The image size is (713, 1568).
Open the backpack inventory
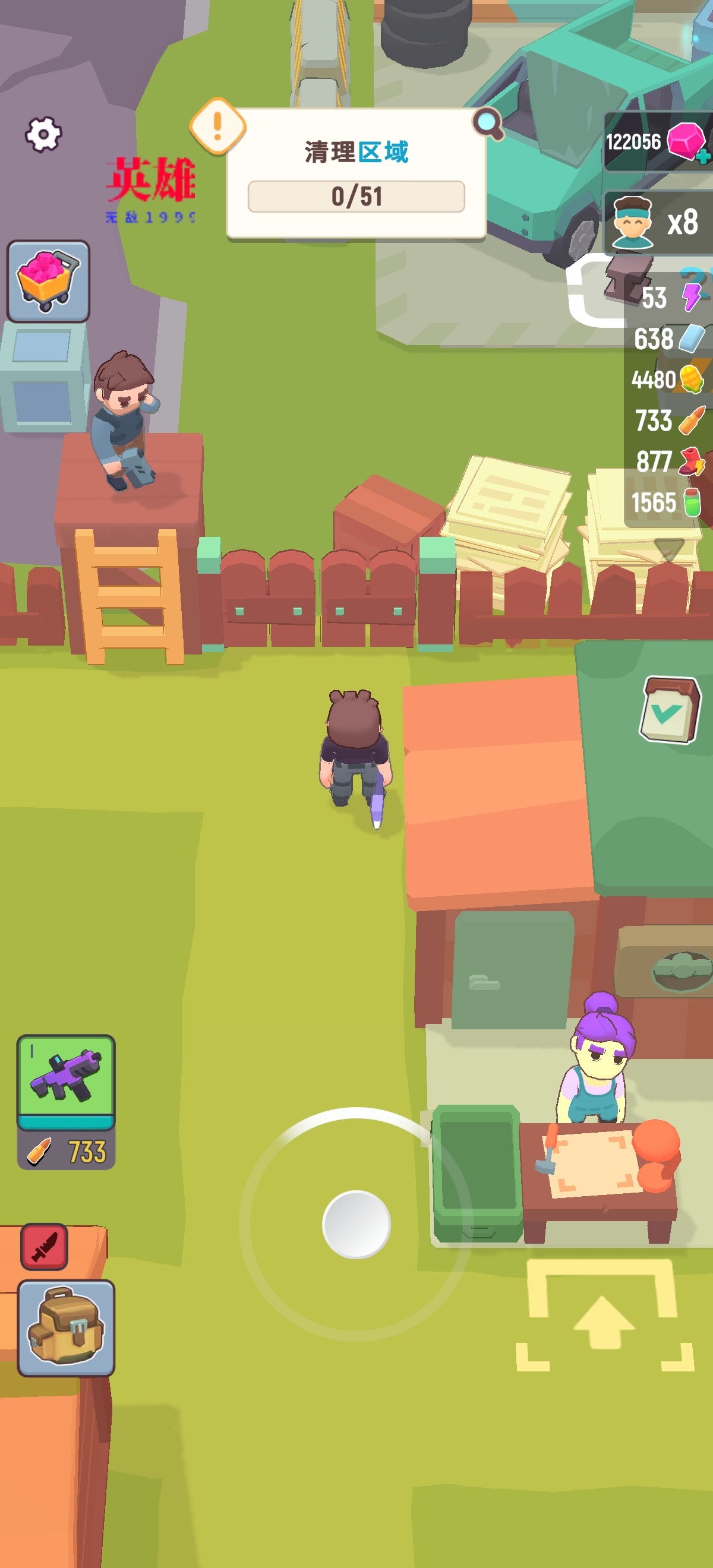66,1327
